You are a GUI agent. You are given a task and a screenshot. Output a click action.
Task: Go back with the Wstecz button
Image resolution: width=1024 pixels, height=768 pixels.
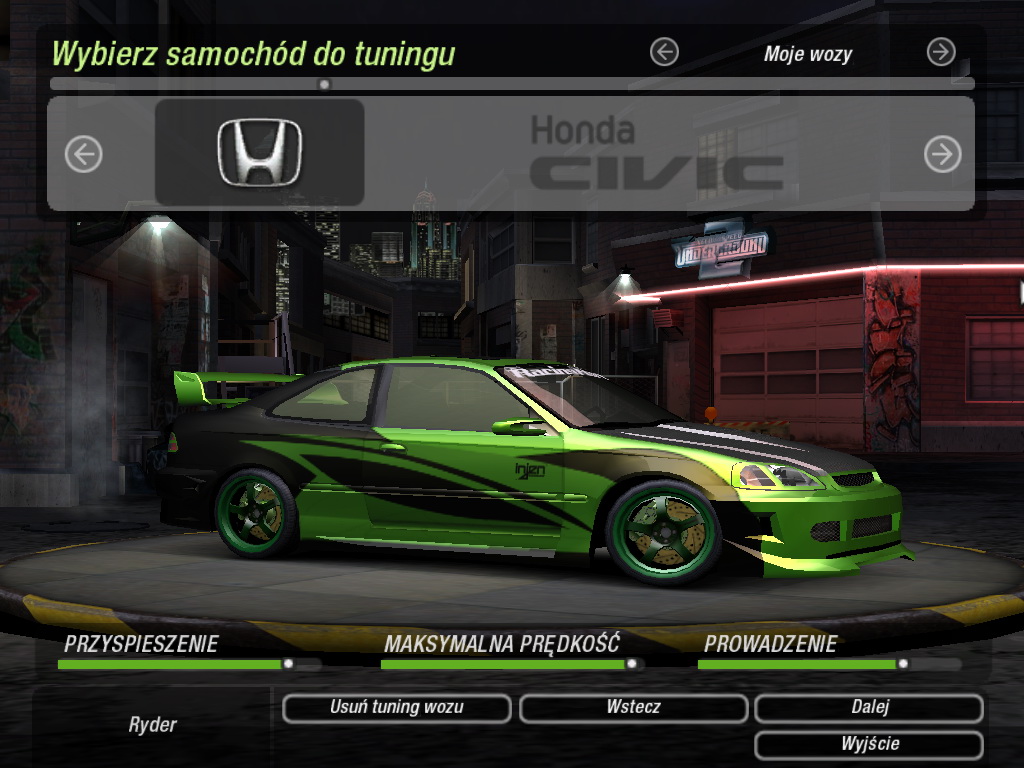(x=633, y=708)
